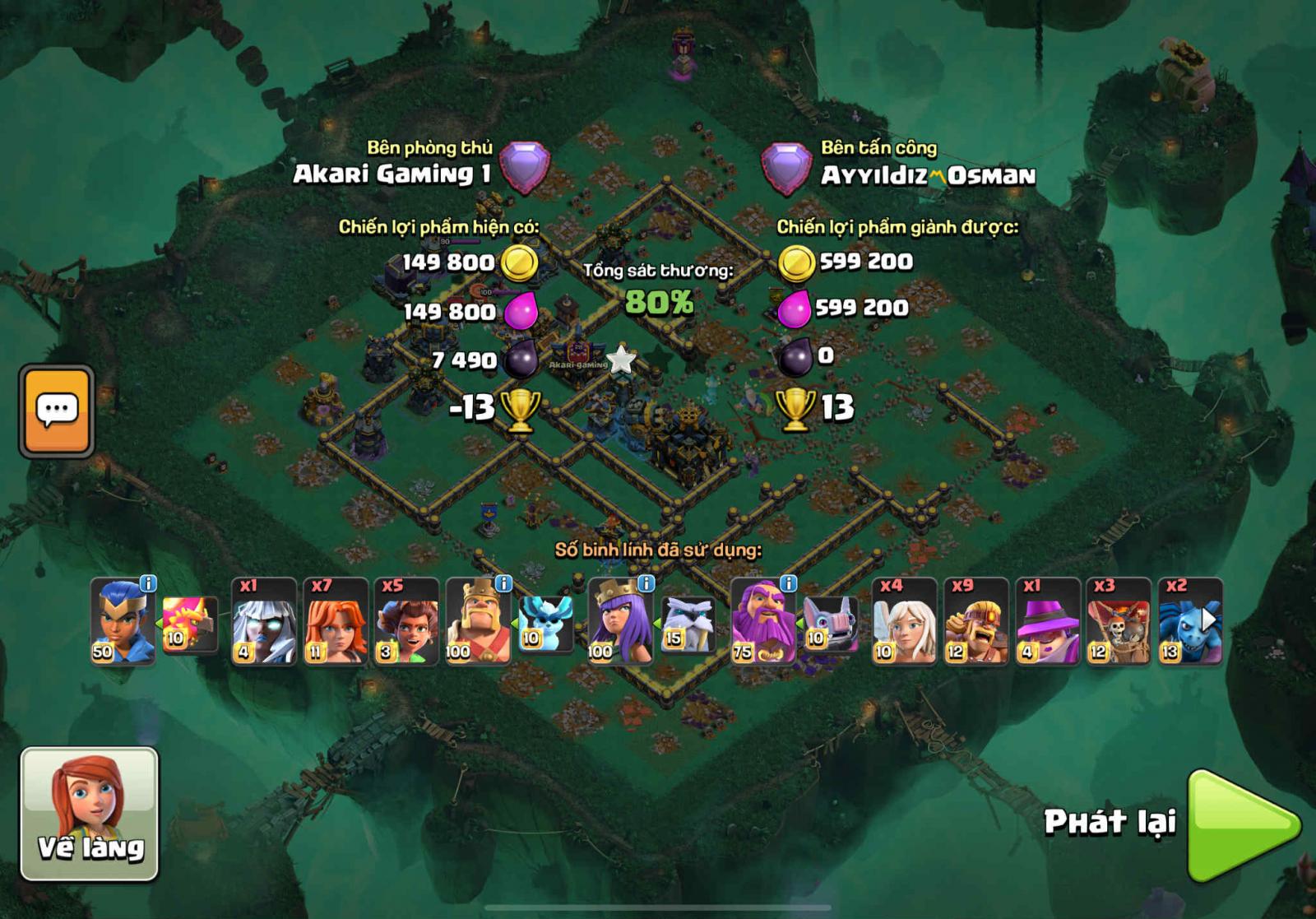Open the orange chat bubble button
1316x919 pixels.
(x=57, y=411)
